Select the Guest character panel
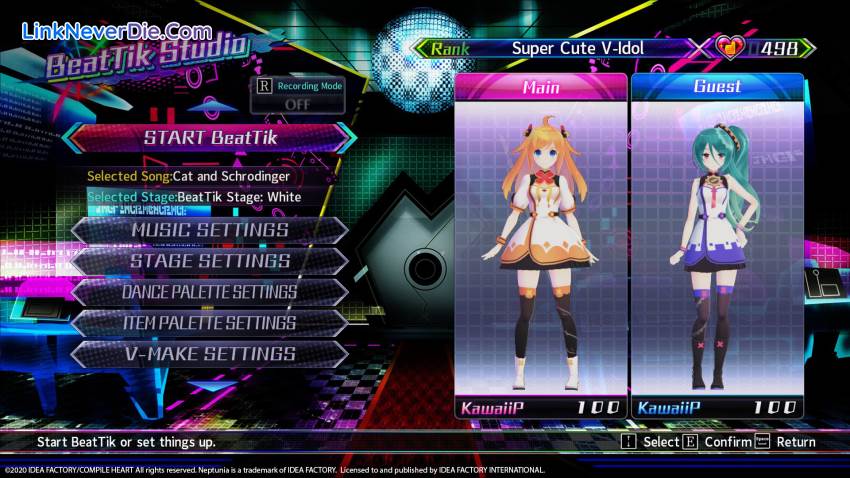This screenshot has height=478, width=850. click(x=717, y=245)
